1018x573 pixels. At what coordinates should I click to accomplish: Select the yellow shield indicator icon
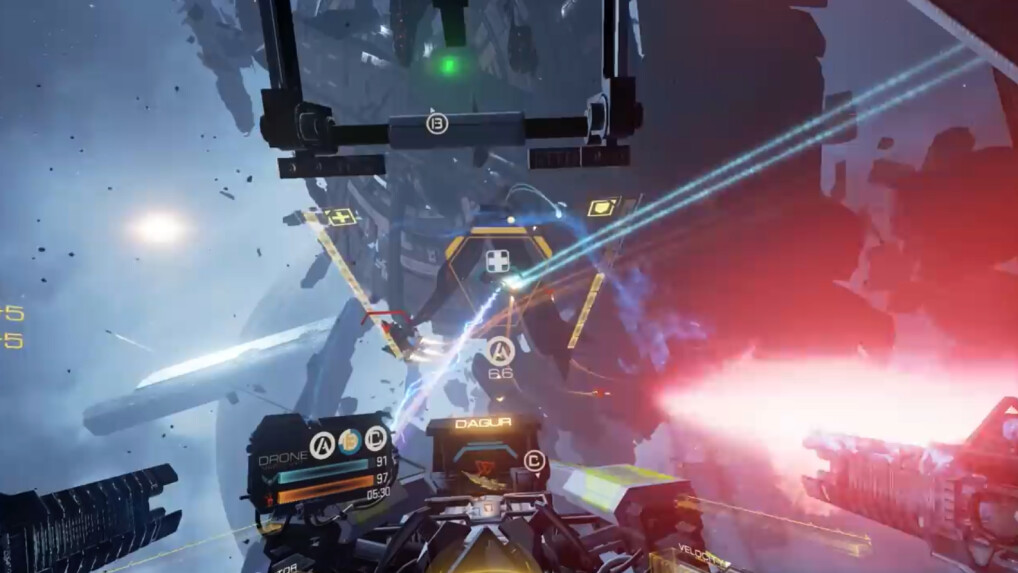pos(601,208)
